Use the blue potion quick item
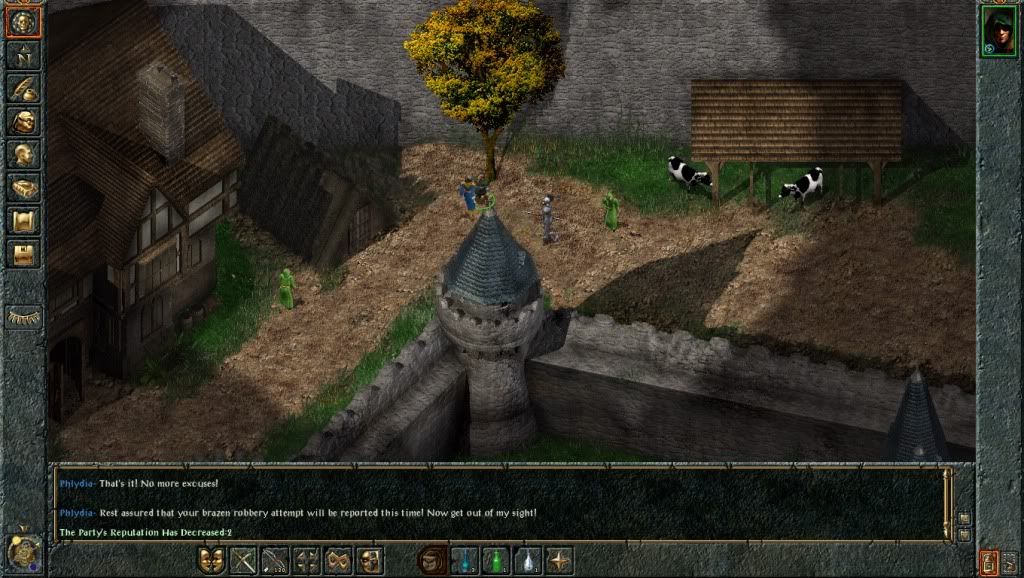The height and width of the screenshot is (578, 1024). click(465, 561)
